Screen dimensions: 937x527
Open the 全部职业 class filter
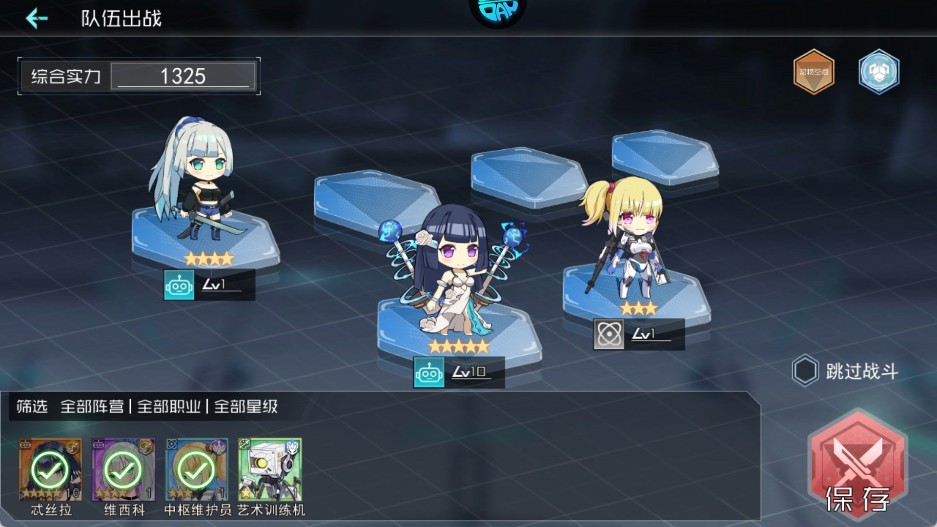[168, 407]
